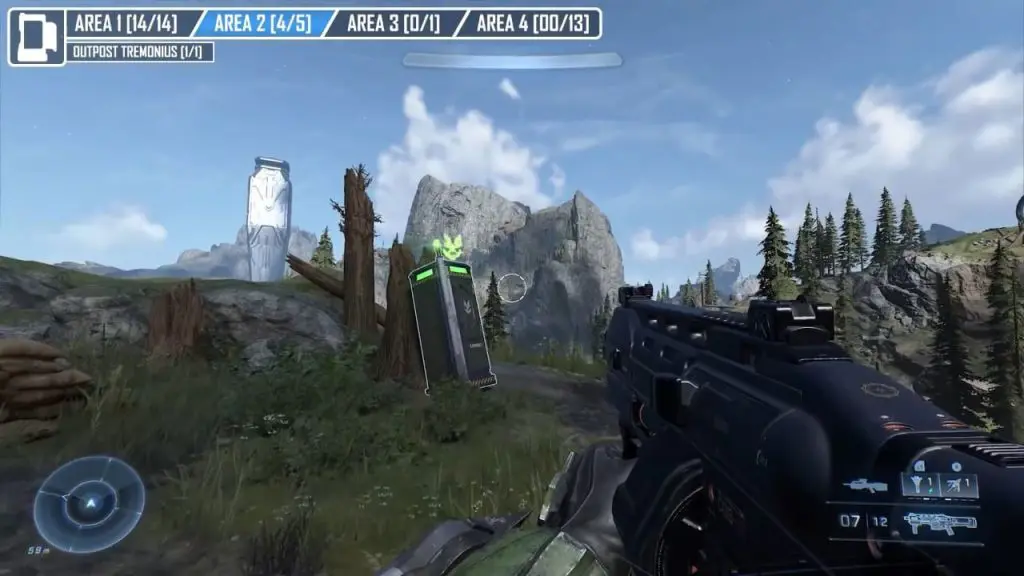The image size is (1024, 576).
Task: Switch to the secondary rifle icon
Action: (865, 486)
